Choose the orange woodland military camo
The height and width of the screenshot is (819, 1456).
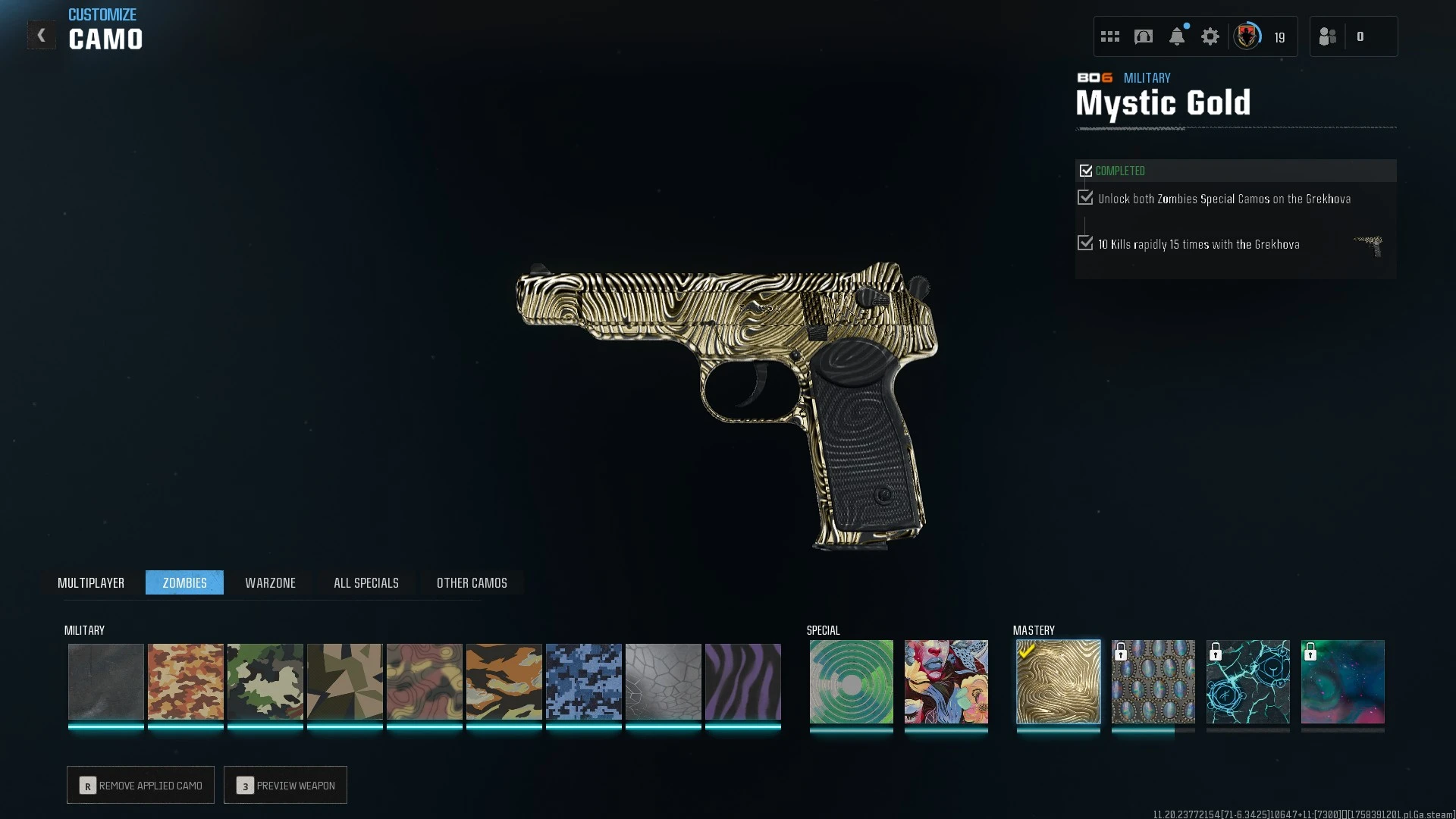[x=186, y=681]
